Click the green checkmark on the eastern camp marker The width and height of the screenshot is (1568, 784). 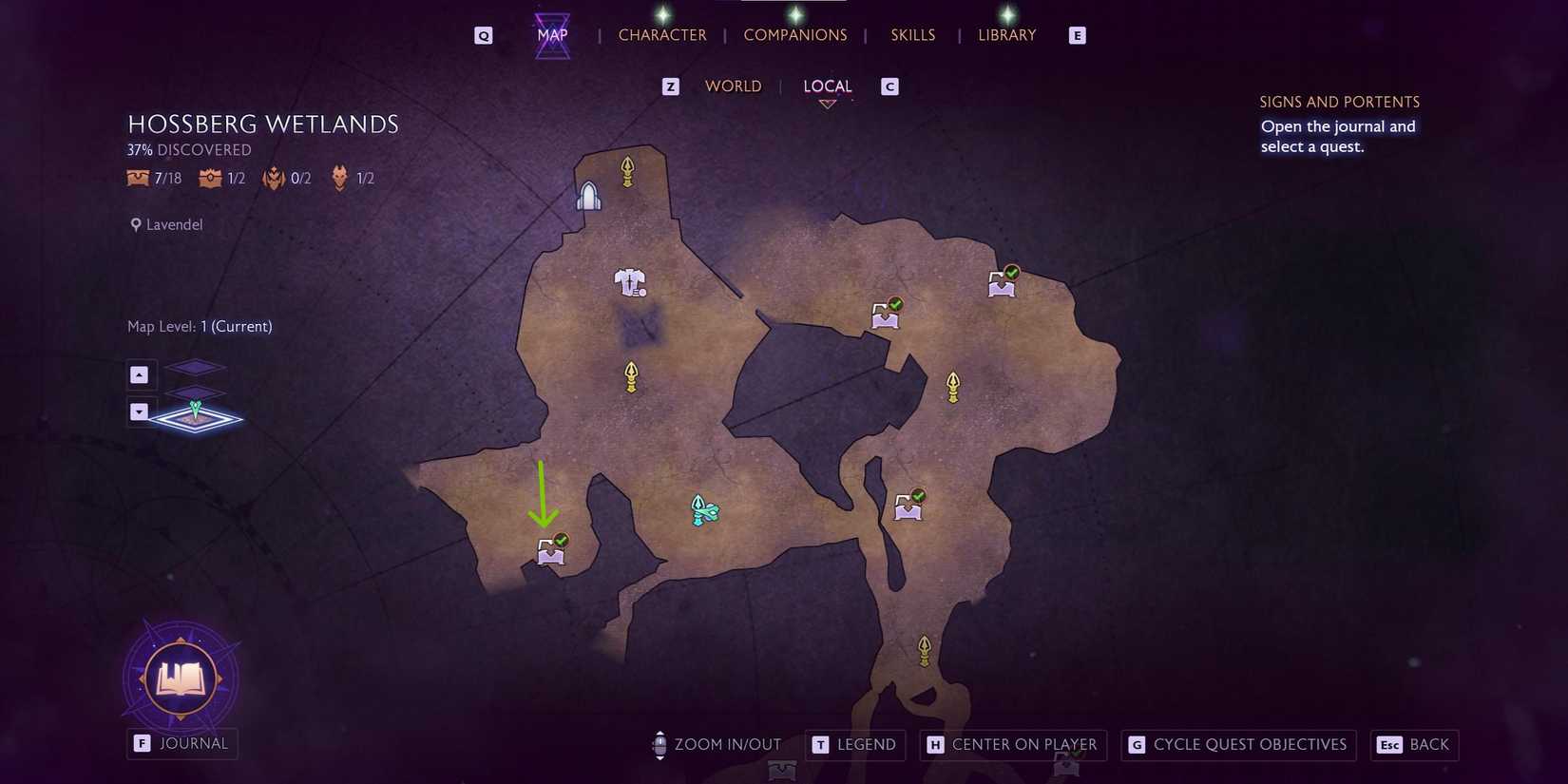coord(917,495)
